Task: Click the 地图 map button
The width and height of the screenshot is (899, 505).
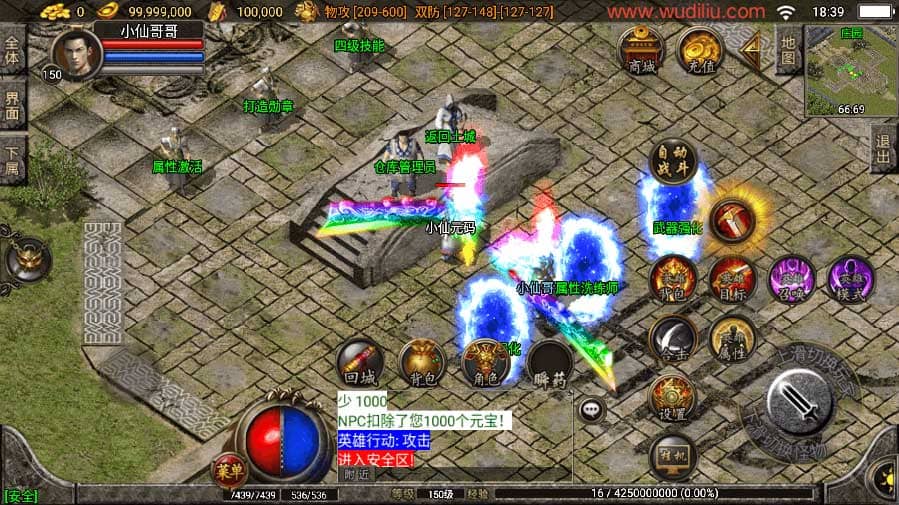Action: 788,50
